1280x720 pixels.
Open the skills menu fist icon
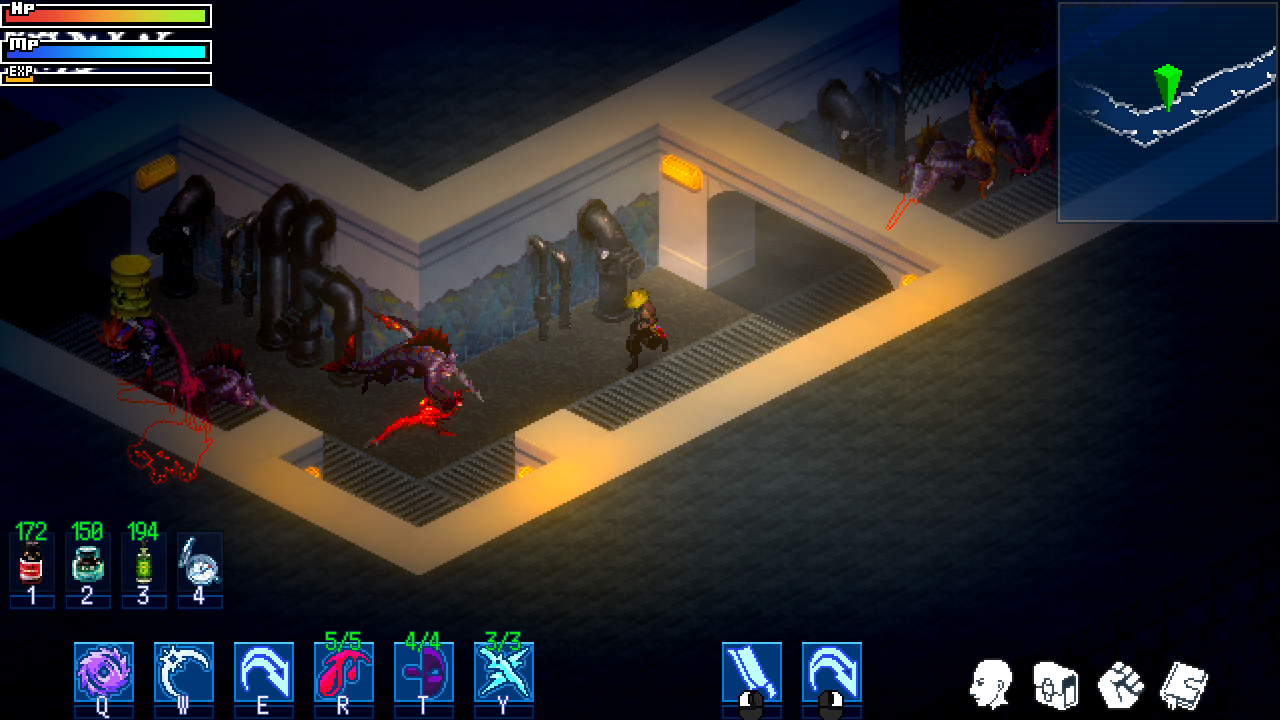click(1120, 685)
